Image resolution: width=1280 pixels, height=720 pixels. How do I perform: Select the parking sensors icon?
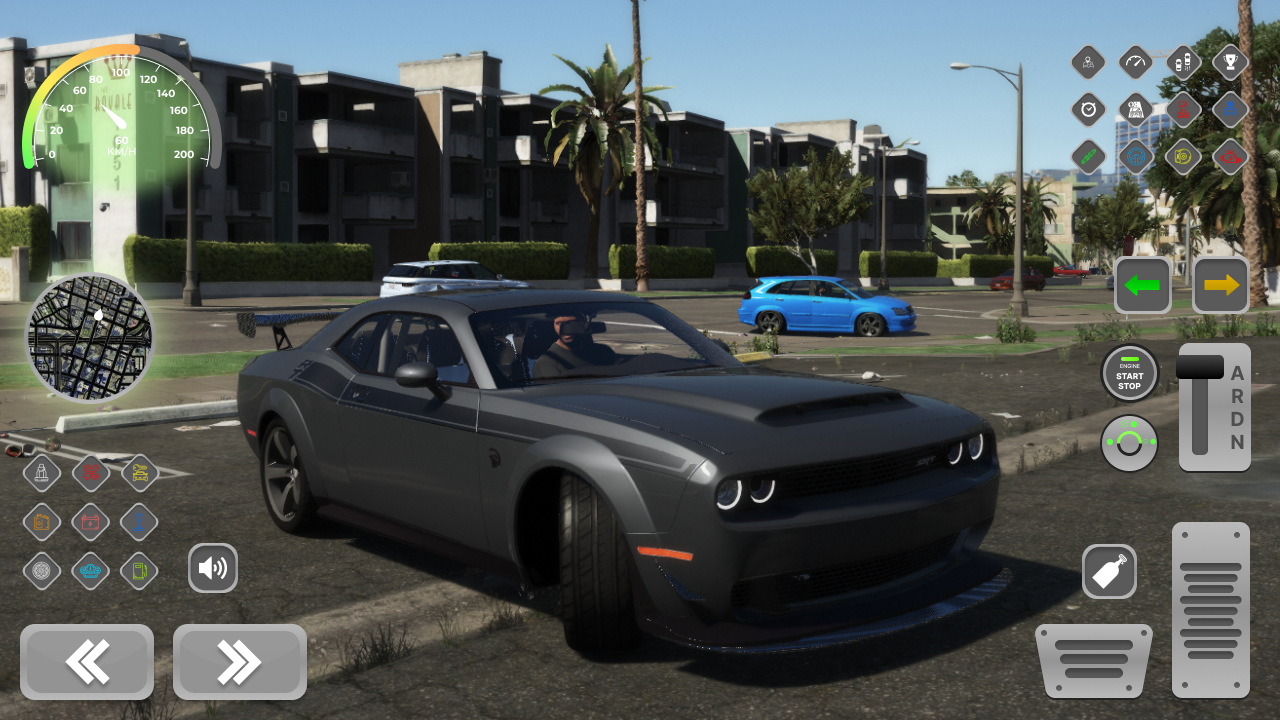[1183, 62]
